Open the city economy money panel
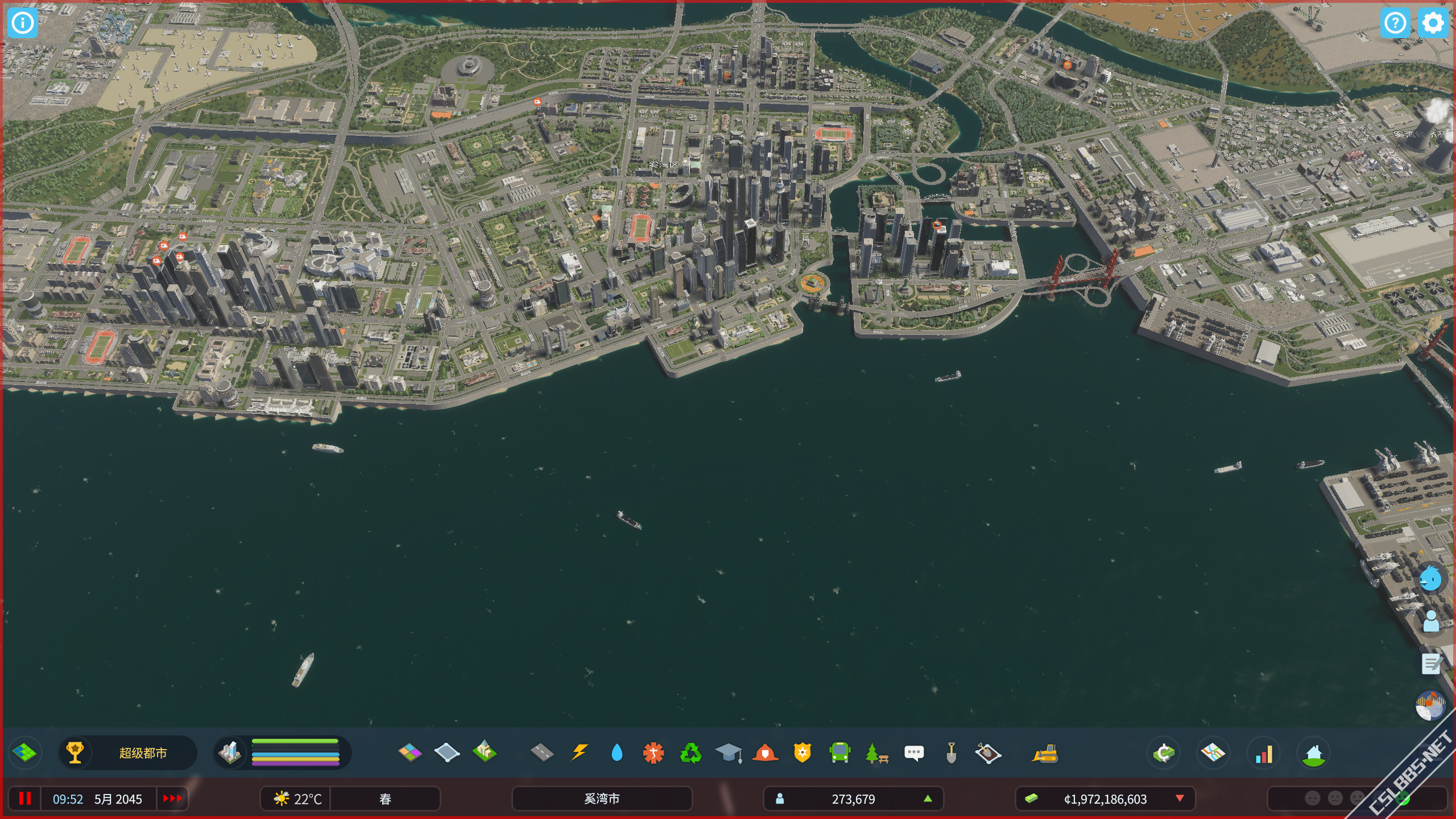This screenshot has width=1456, height=819. [1164, 752]
